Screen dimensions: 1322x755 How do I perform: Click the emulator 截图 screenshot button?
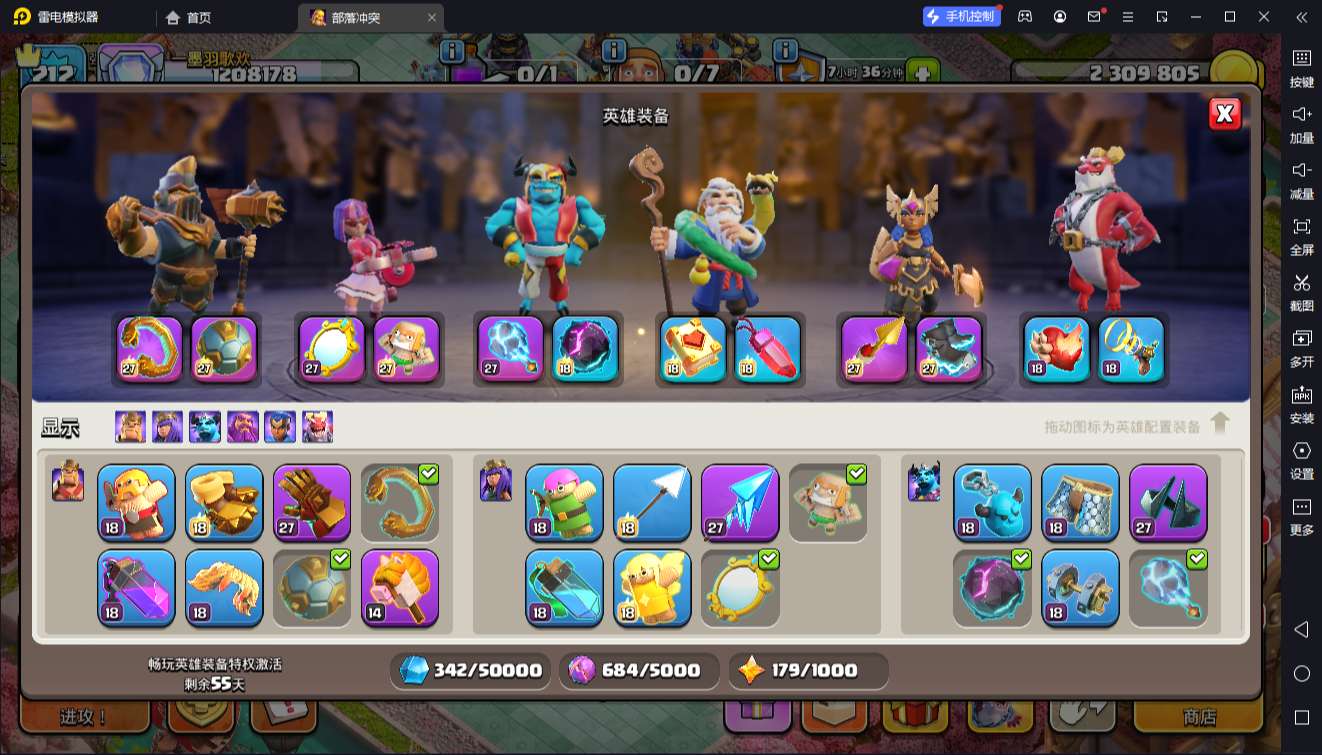click(x=1301, y=289)
